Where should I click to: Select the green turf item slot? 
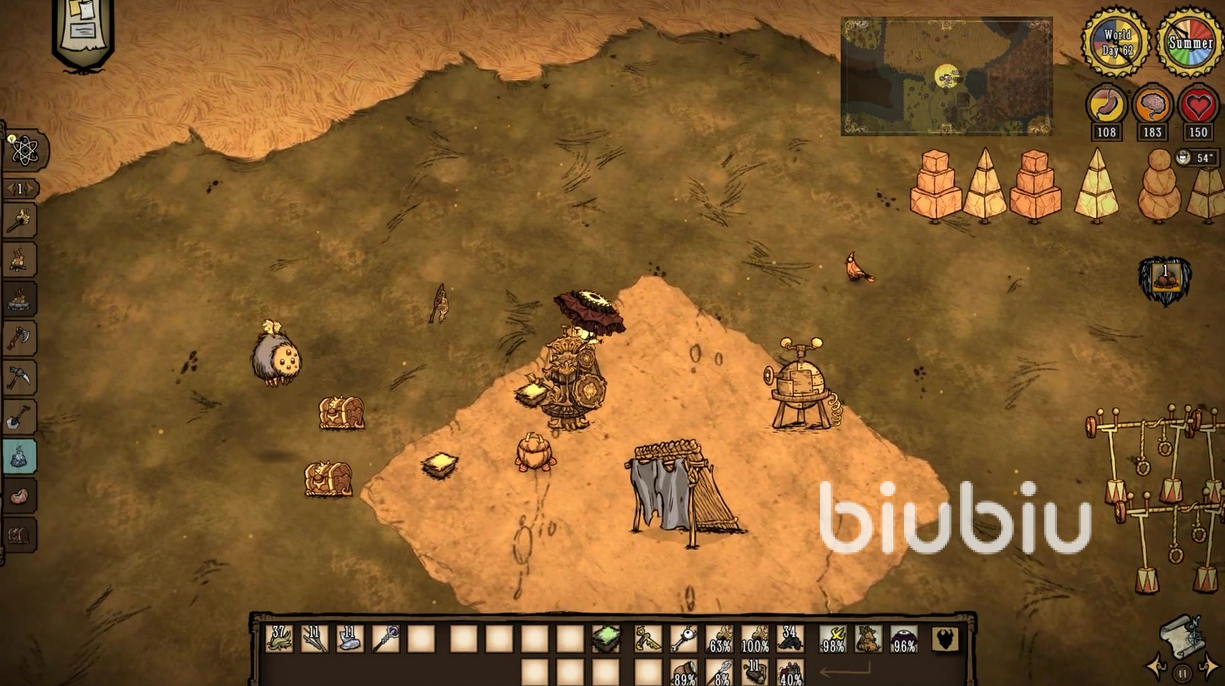[x=605, y=638]
